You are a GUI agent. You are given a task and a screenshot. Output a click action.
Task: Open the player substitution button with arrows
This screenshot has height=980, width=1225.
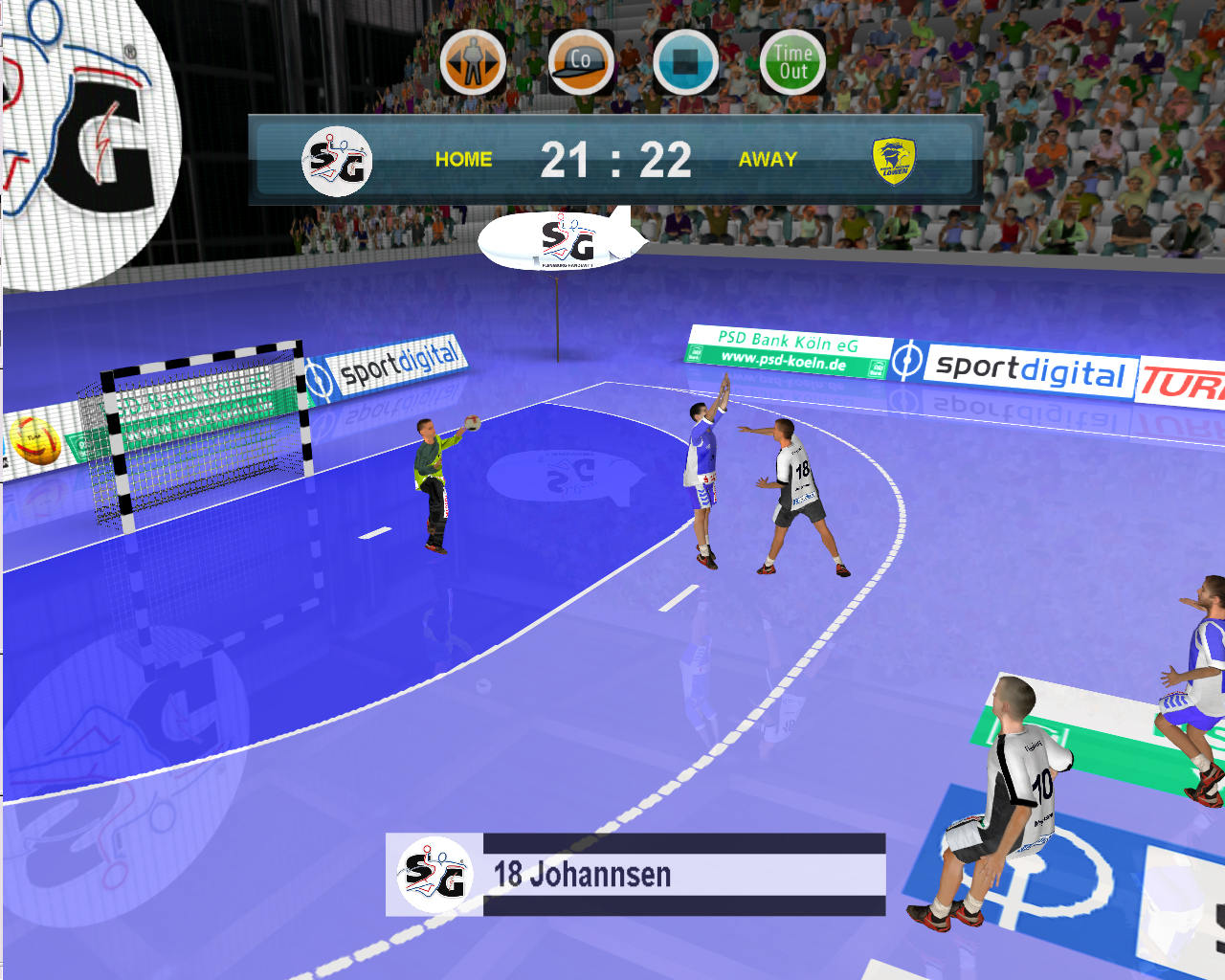473,62
